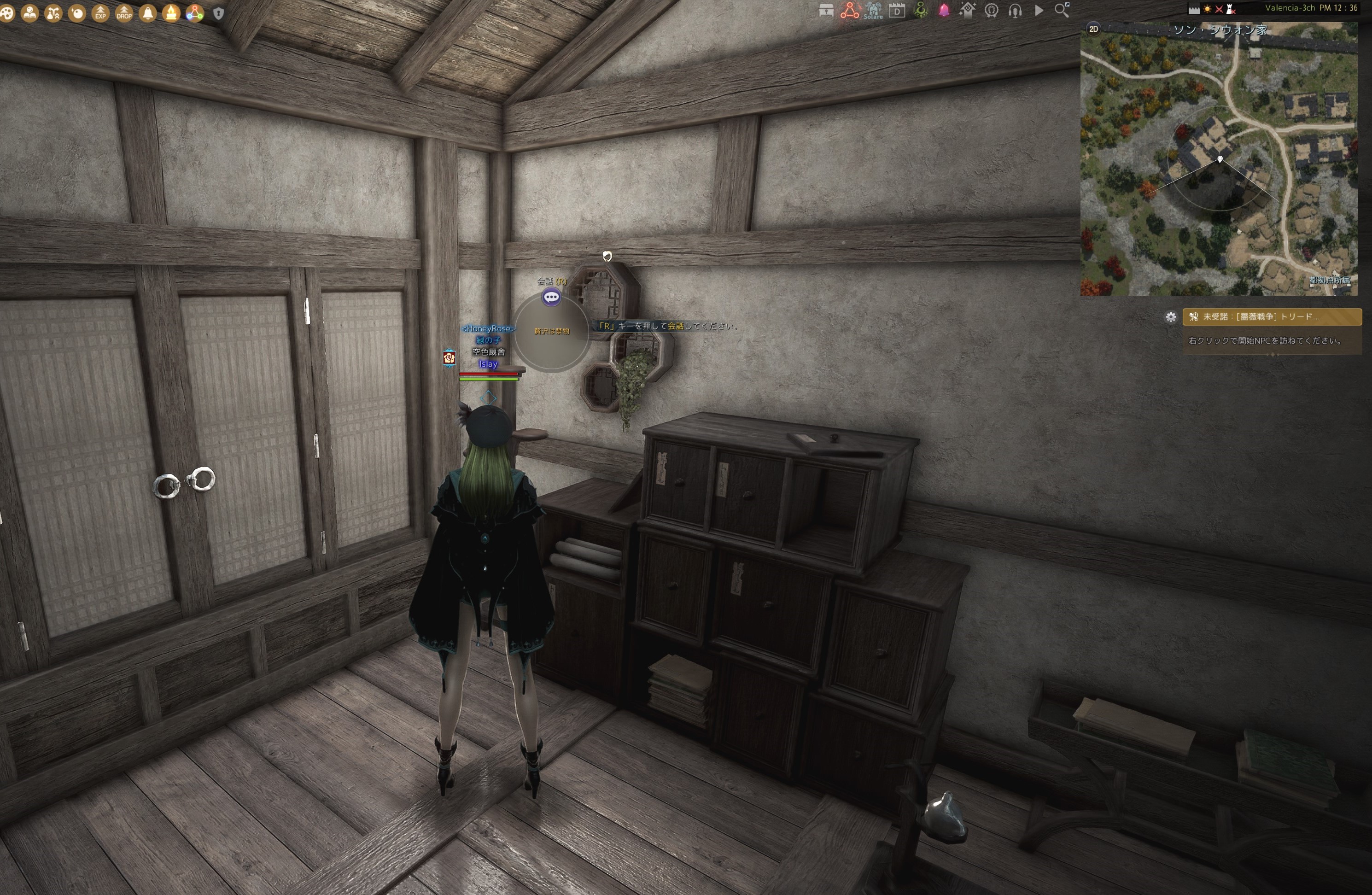
Task: Open the quest tracker gear settings
Action: click(1171, 316)
